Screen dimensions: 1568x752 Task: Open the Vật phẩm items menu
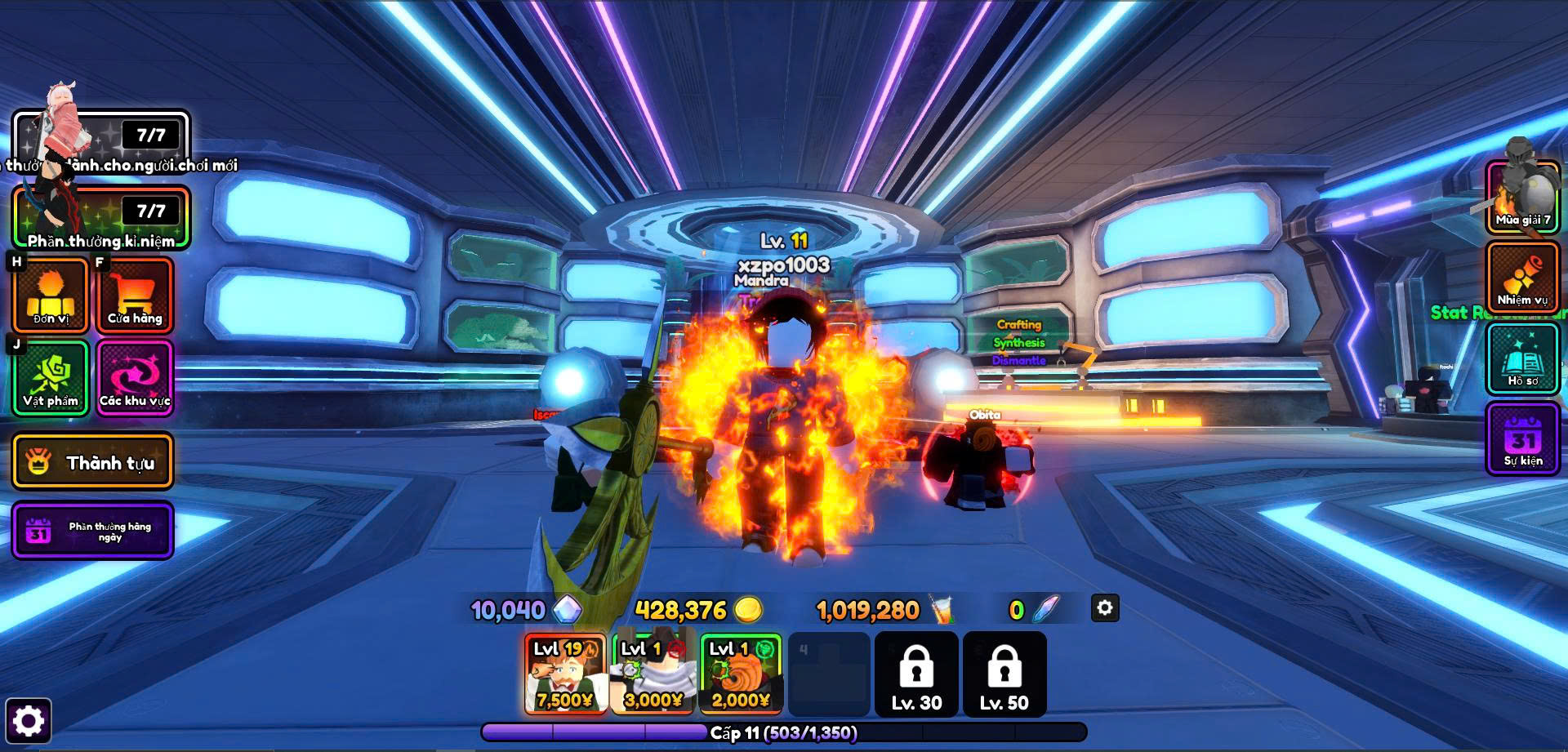pos(51,378)
